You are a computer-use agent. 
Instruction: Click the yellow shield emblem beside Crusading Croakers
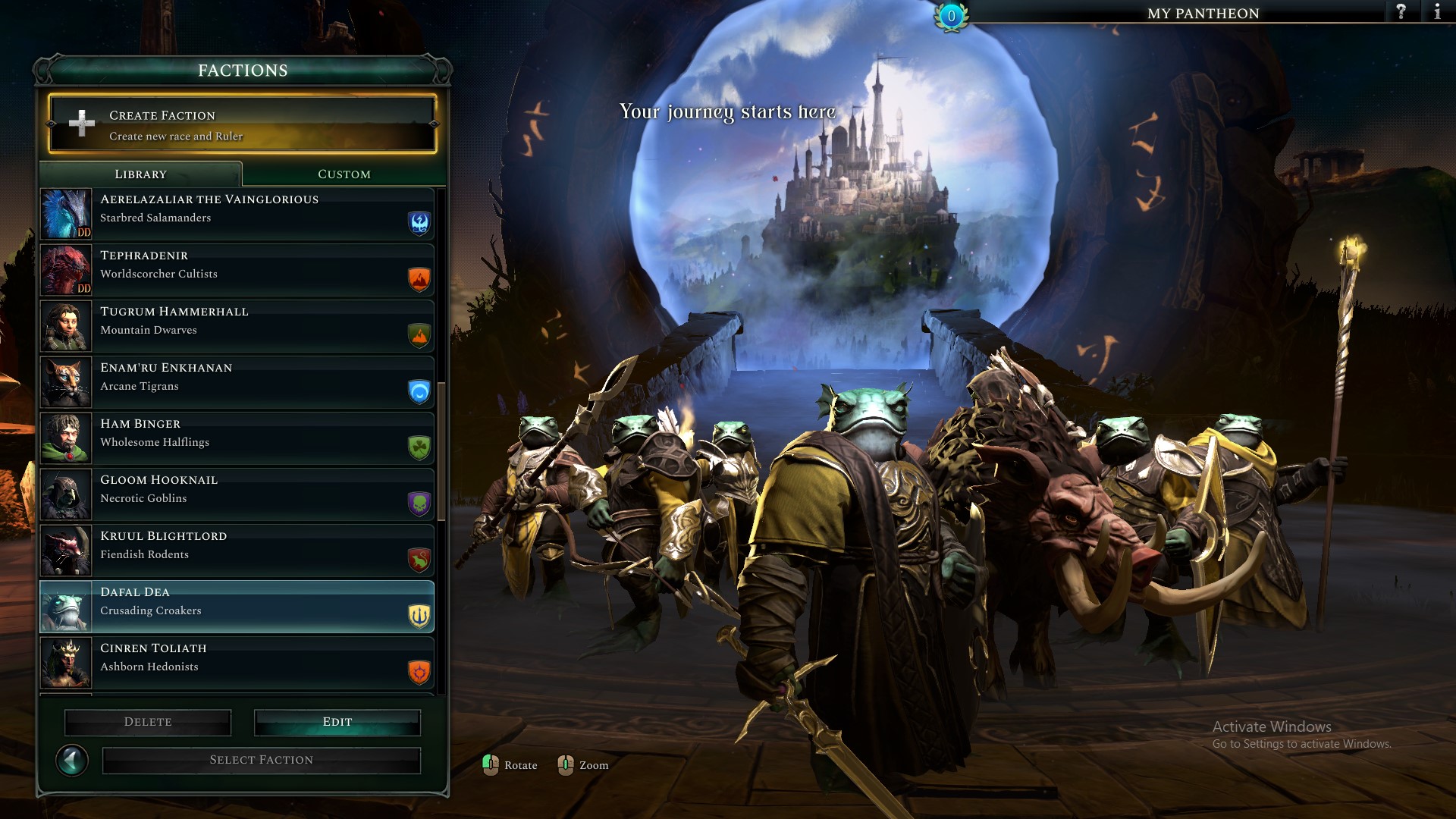418,616
